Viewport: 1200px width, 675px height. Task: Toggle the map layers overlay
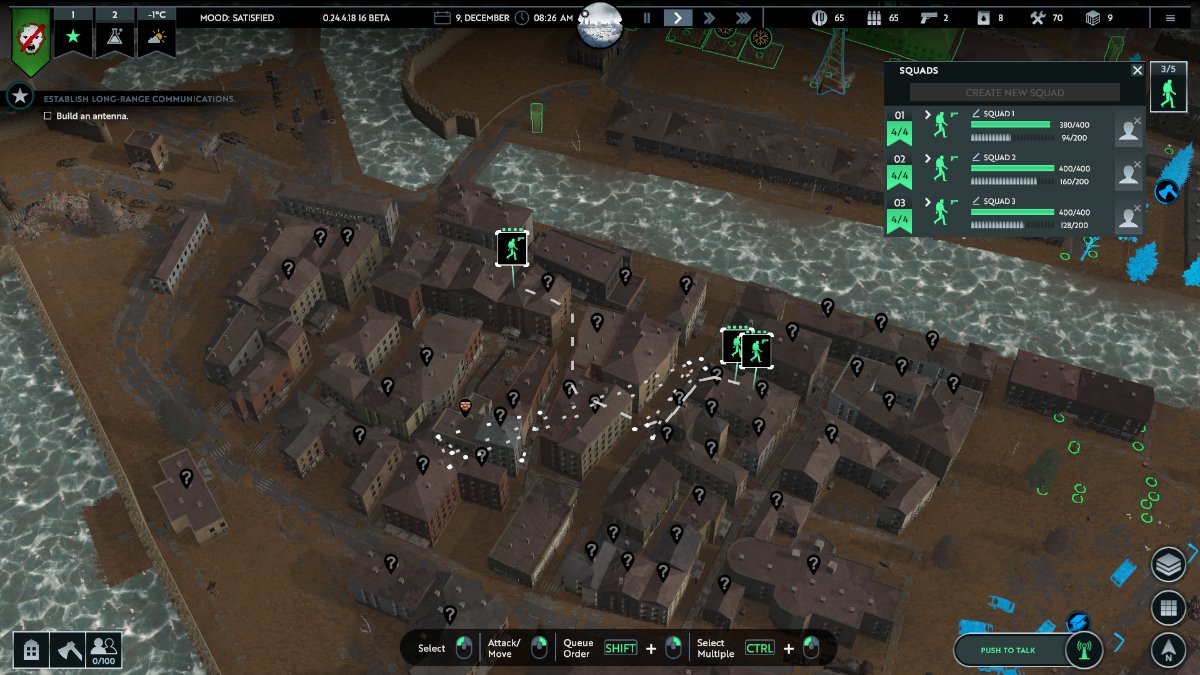point(1168,565)
